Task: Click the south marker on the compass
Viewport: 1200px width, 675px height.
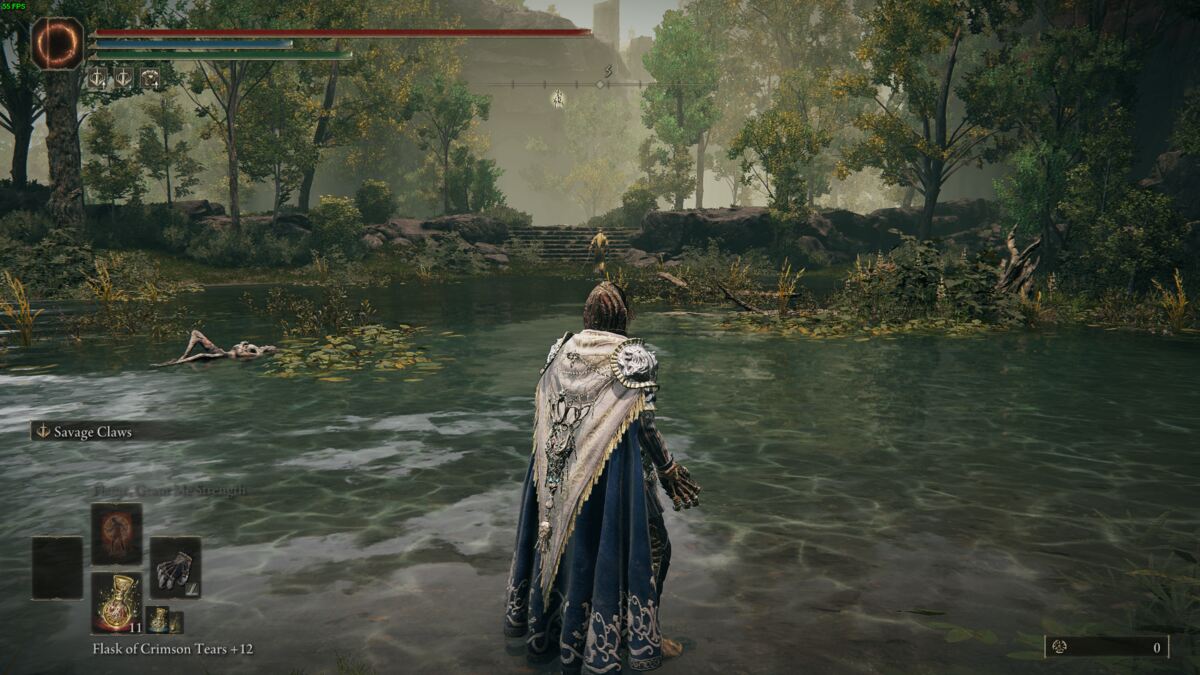Action: point(607,72)
